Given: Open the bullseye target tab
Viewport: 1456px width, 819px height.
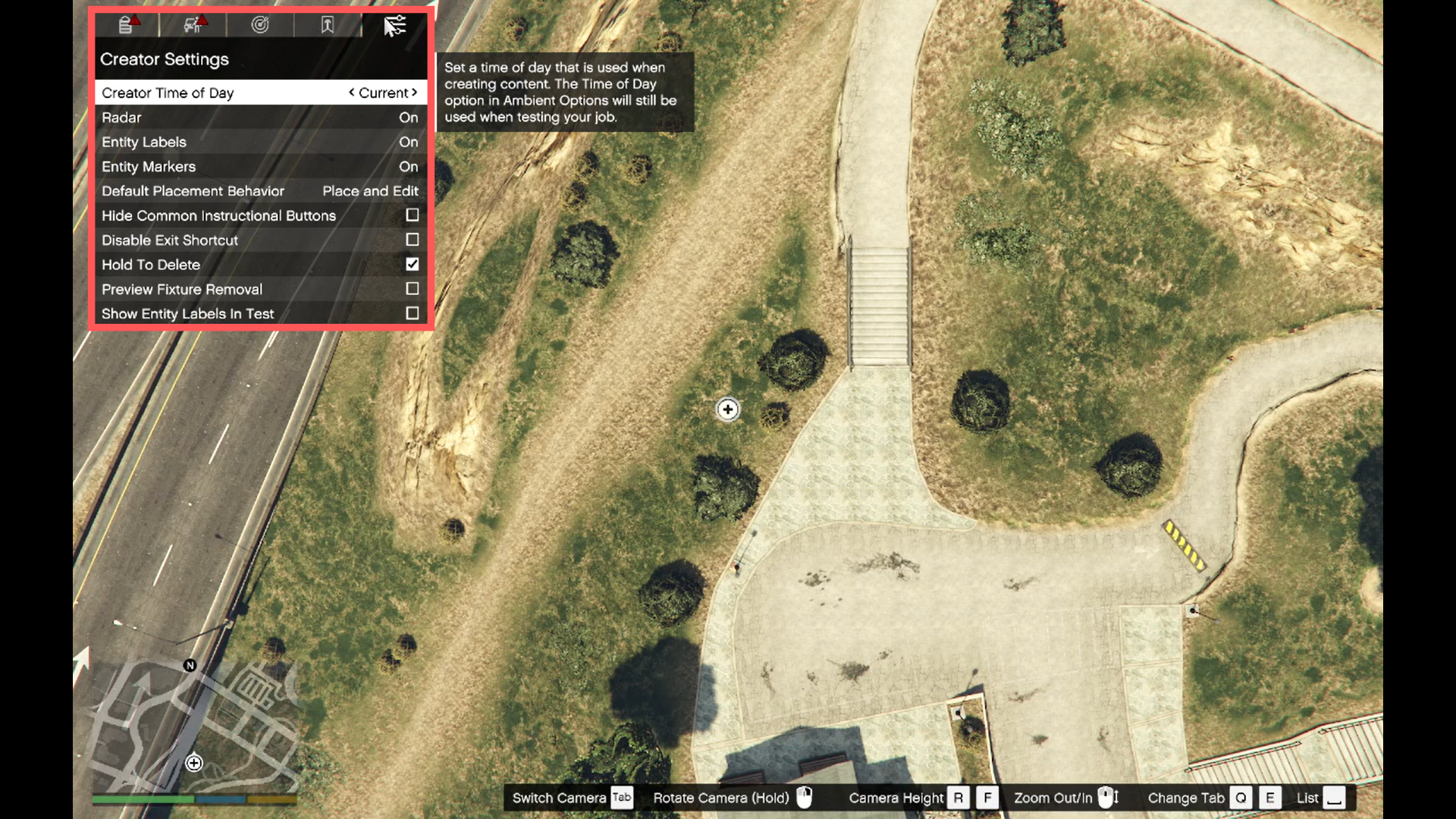Looking at the screenshot, I should pyautogui.click(x=260, y=25).
